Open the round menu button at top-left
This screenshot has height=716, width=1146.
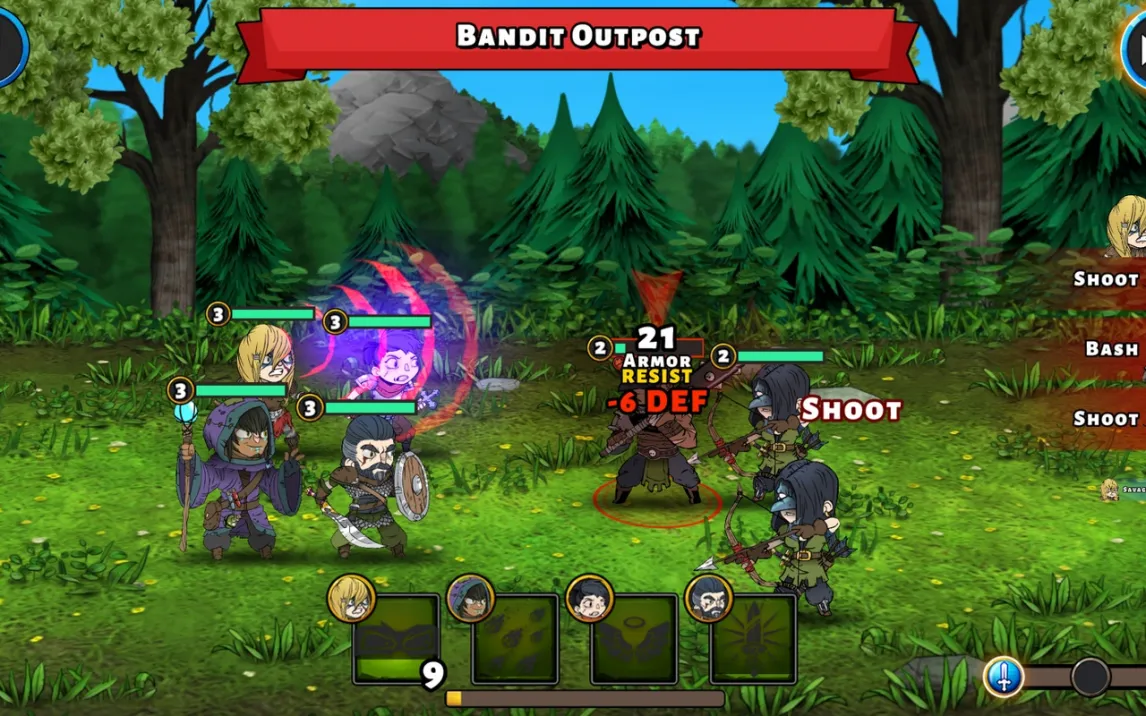click(10, 45)
